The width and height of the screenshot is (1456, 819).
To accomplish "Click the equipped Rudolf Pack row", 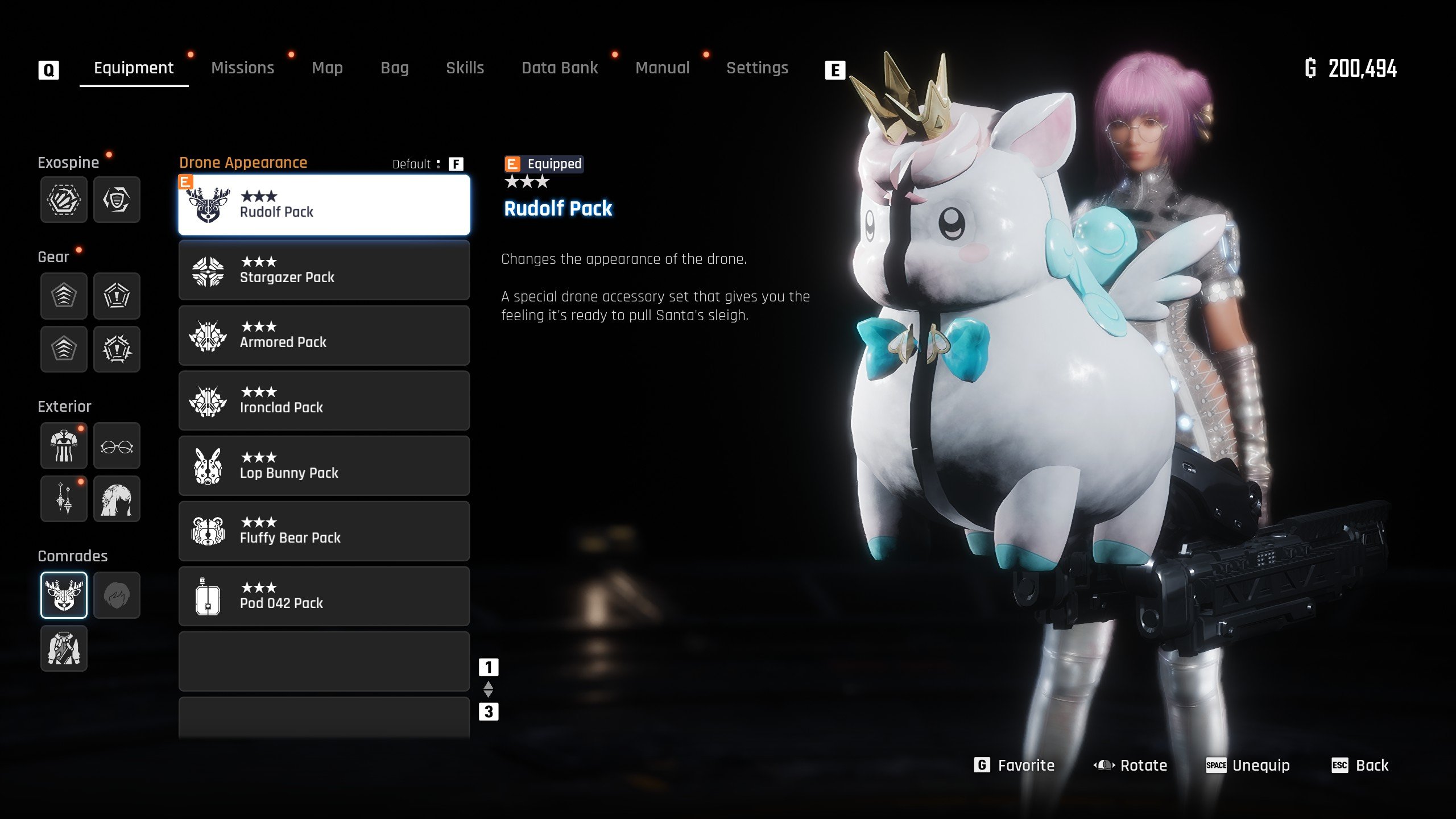I will point(324,205).
